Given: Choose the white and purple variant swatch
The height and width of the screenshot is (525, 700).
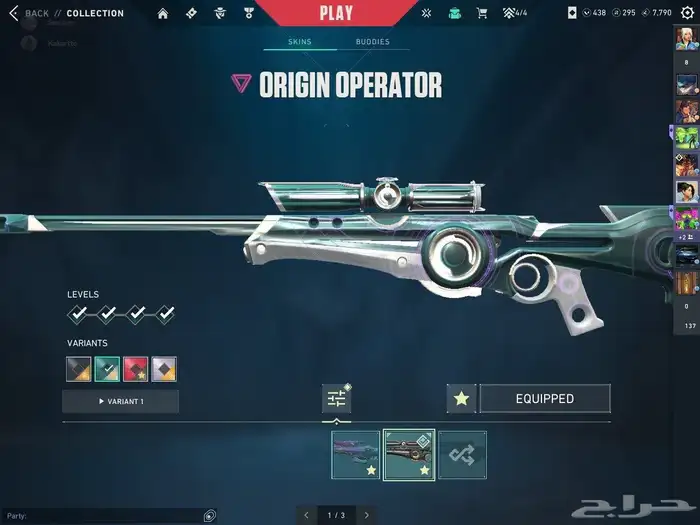Looking at the screenshot, I should (x=164, y=369).
